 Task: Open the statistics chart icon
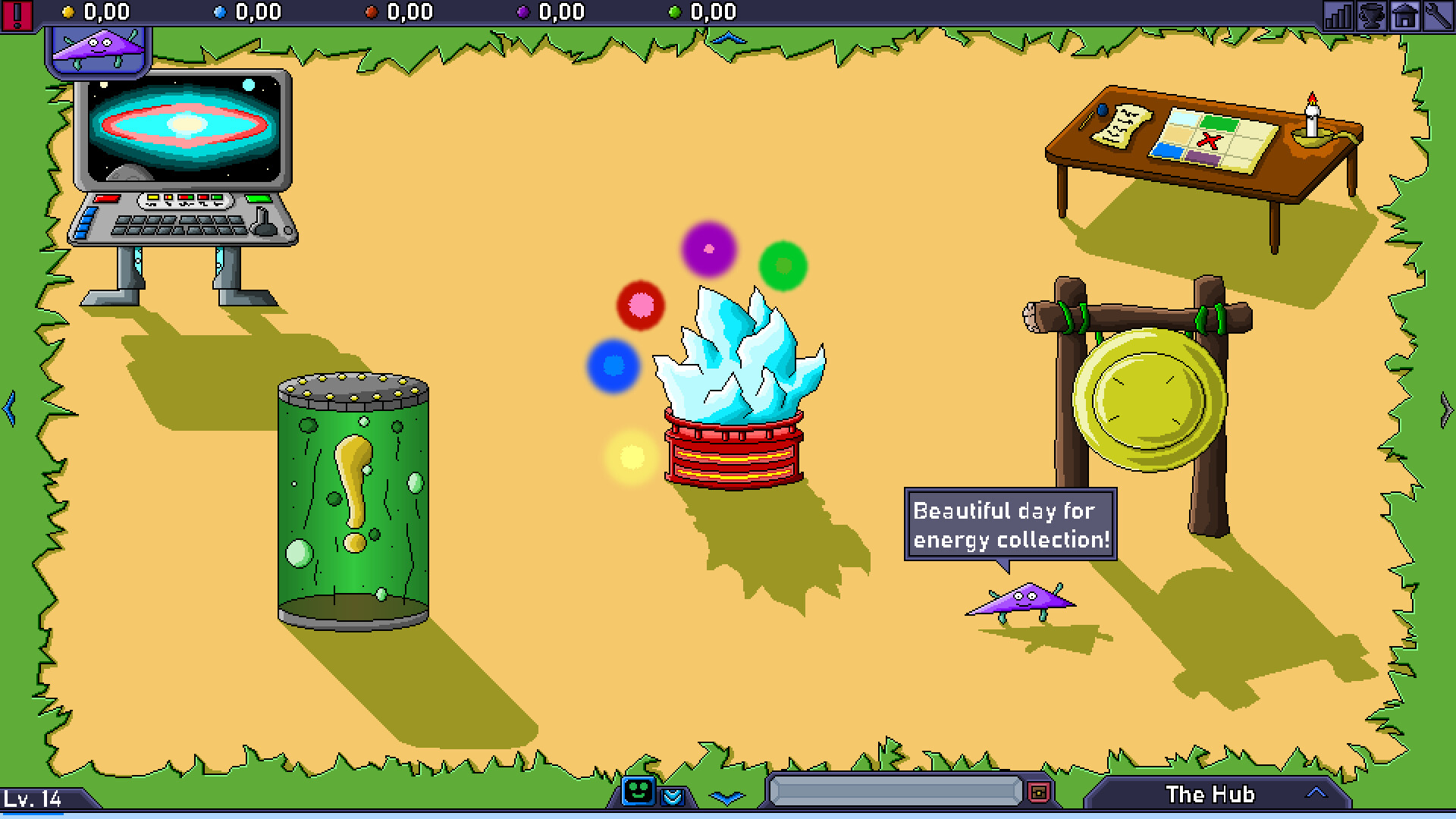pyautogui.click(x=1338, y=14)
